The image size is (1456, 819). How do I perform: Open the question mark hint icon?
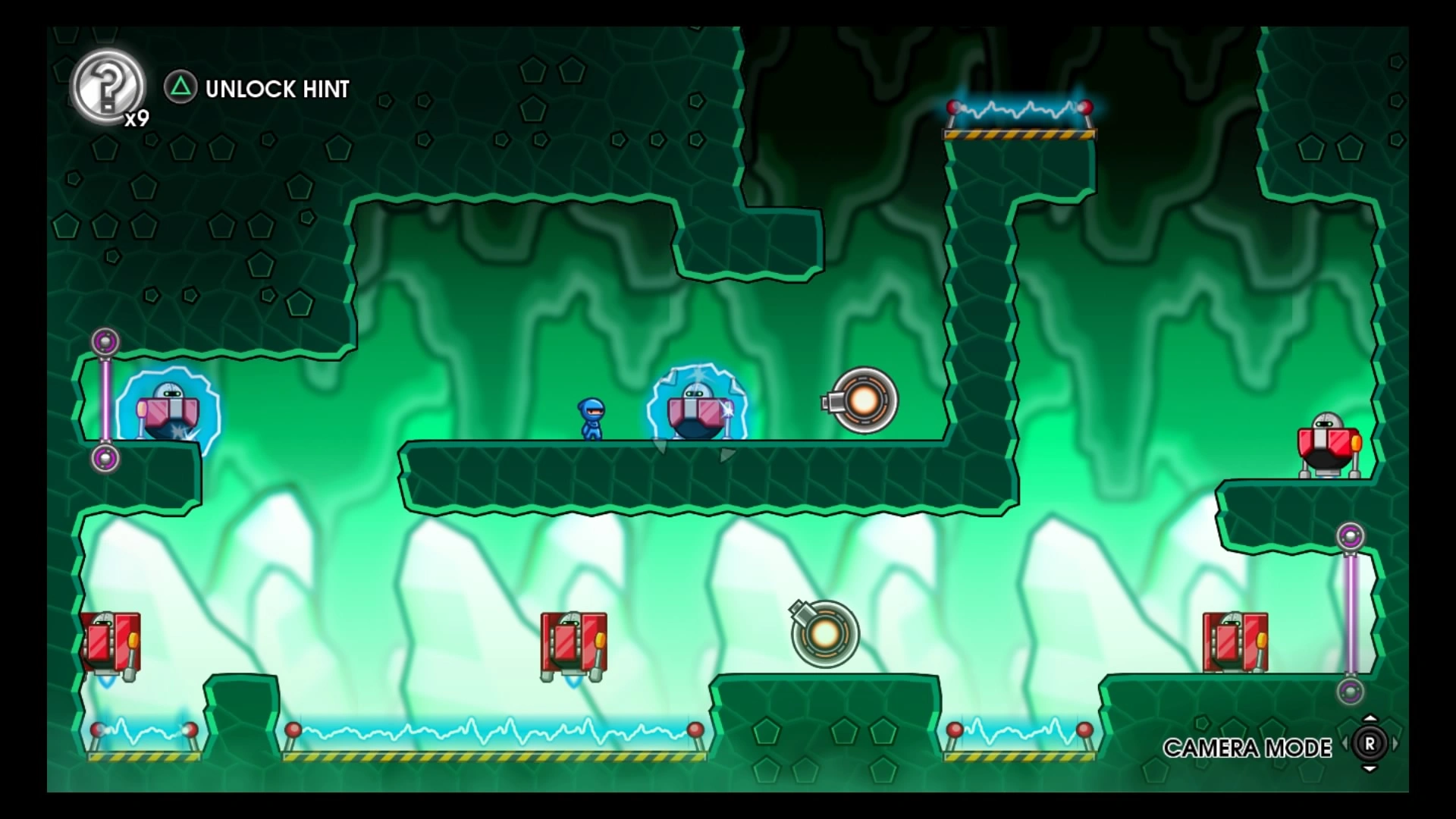click(x=108, y=86)
